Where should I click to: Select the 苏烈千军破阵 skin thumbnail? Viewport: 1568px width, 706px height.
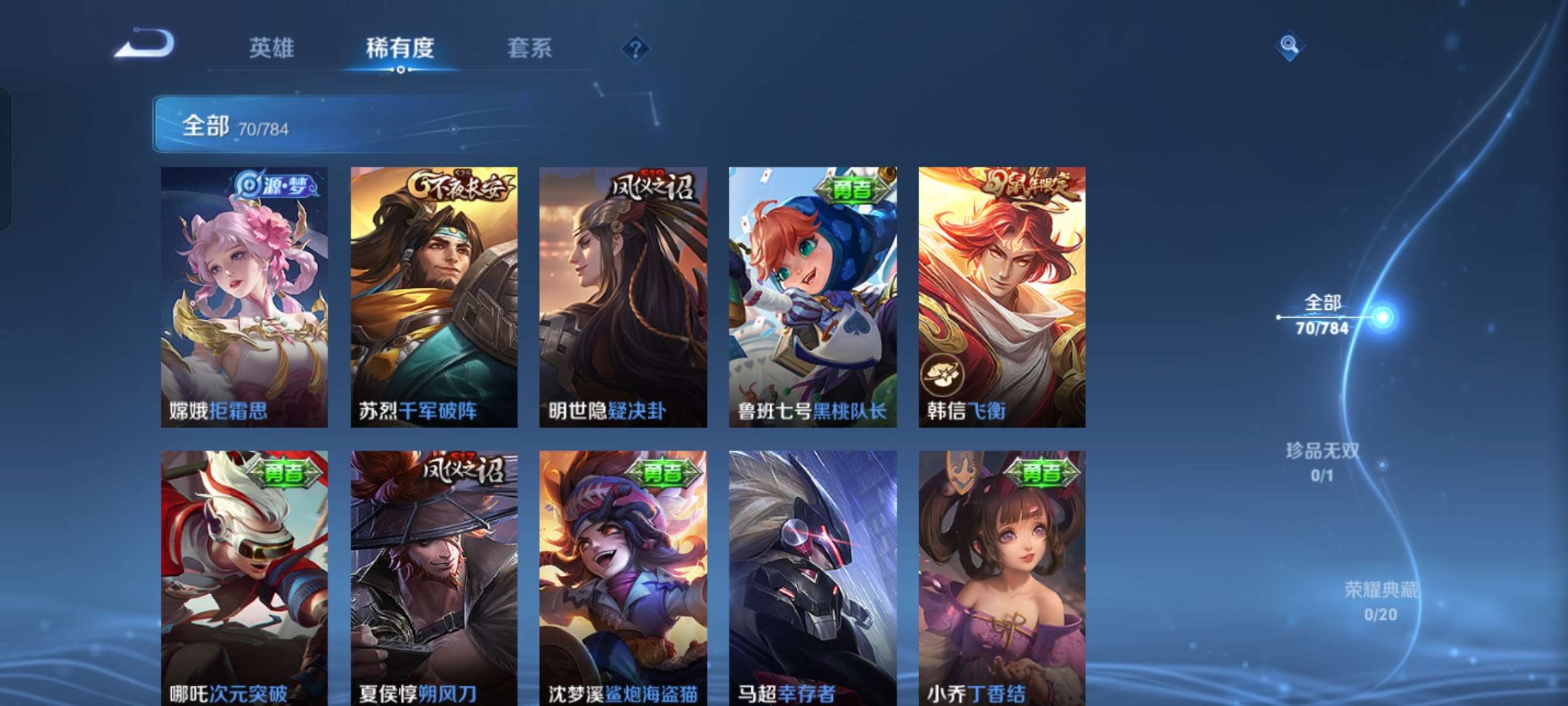(433, 294)
